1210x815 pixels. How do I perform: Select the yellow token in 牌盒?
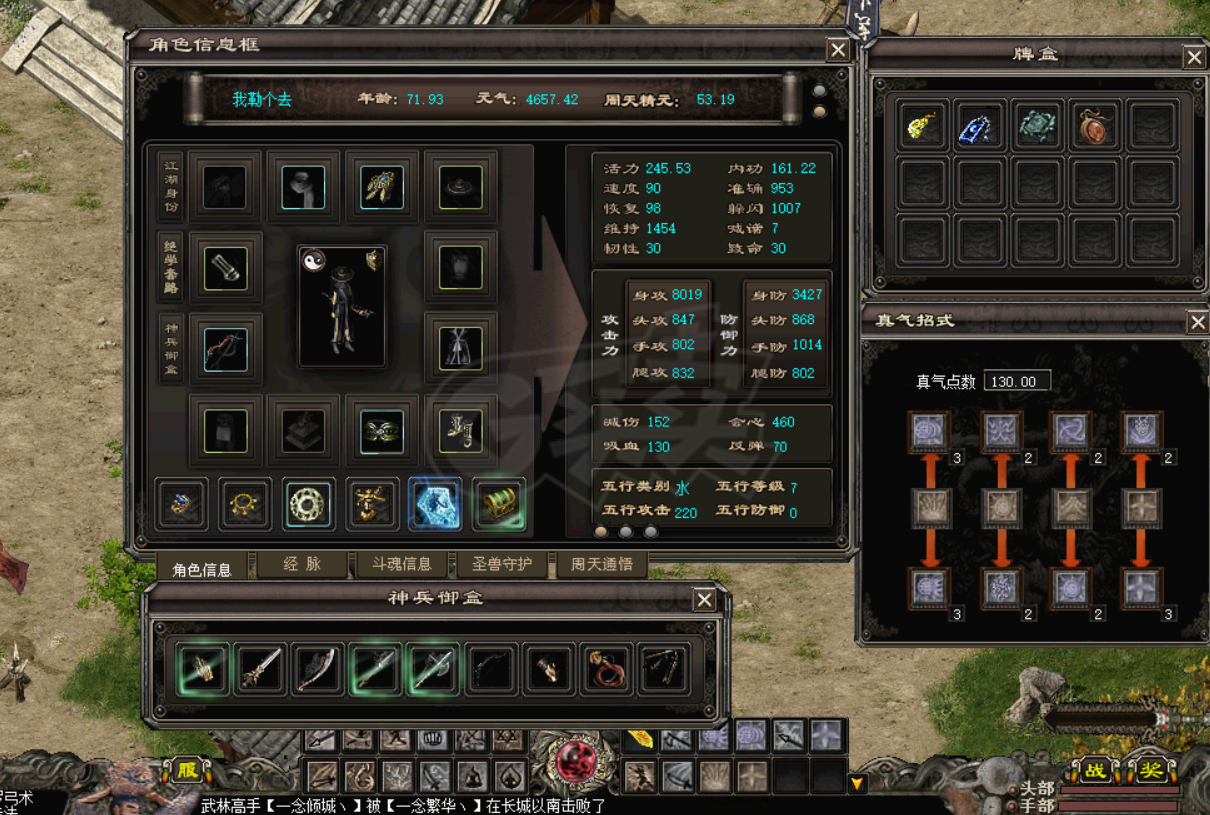(x=922, y=125)
